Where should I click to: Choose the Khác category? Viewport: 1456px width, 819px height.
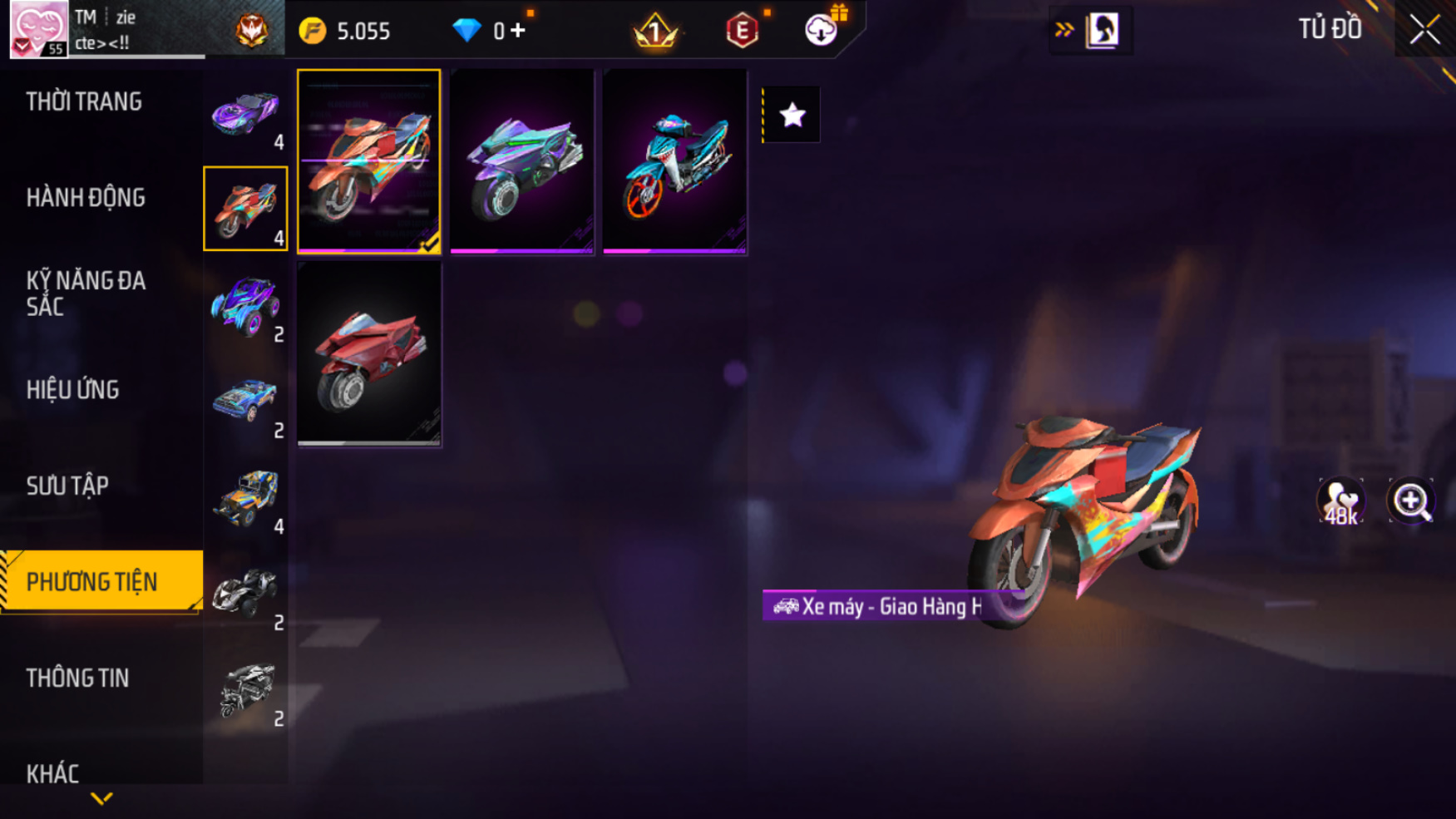[x=52, y=773]
